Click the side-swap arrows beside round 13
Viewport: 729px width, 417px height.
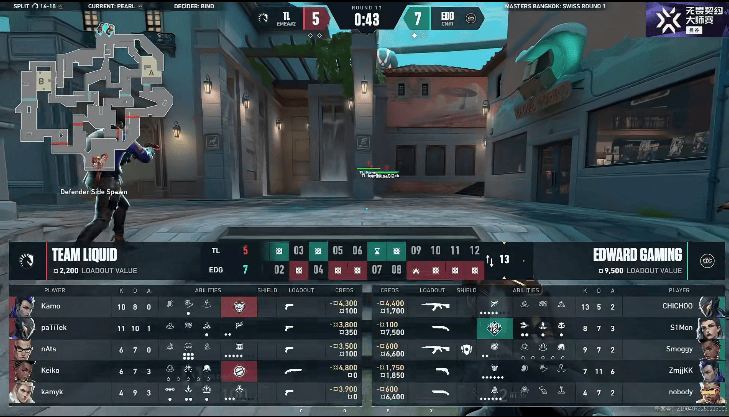tap(489, 260)
